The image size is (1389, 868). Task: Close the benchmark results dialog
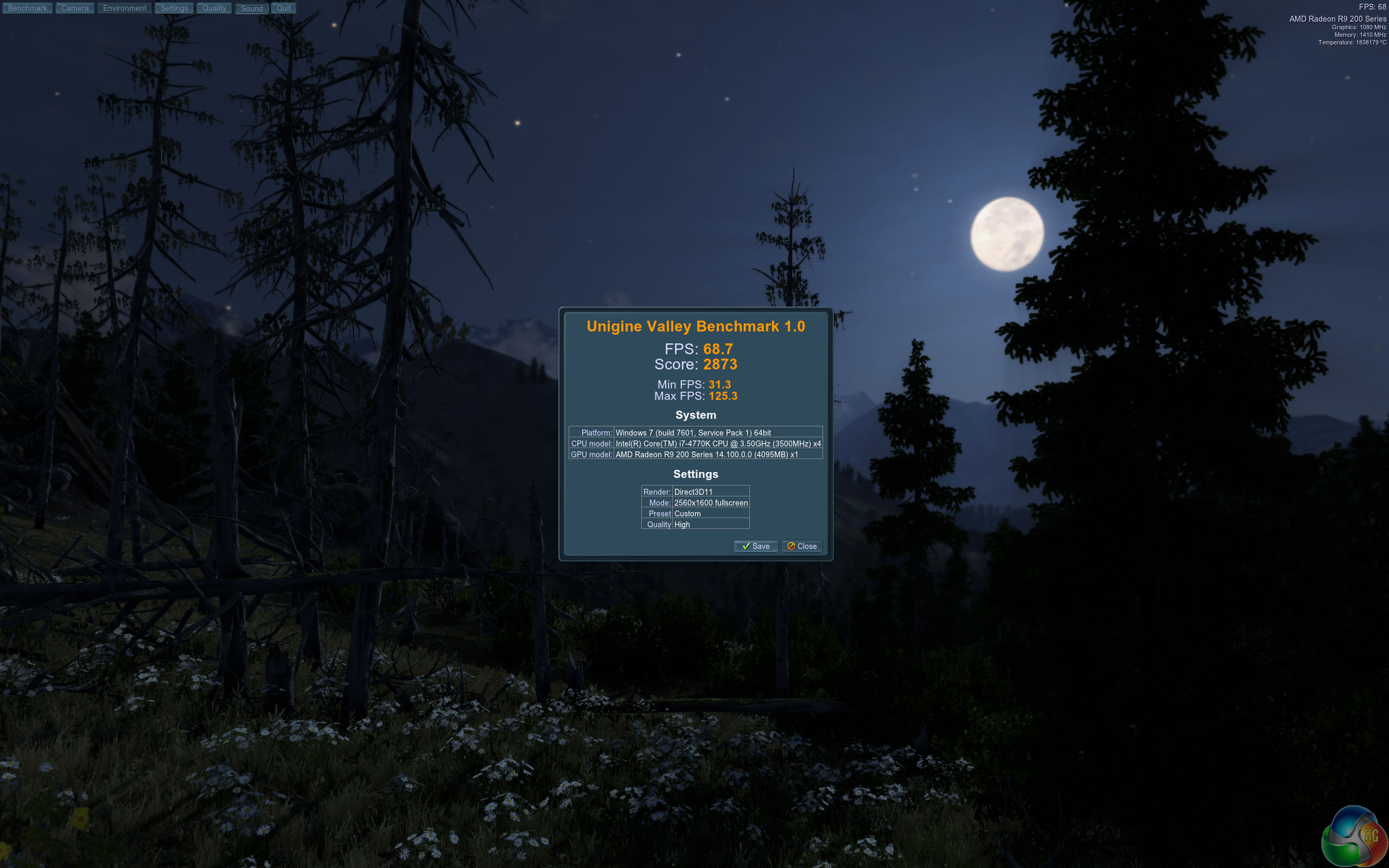pyautogui.click(x=802, y=546)
